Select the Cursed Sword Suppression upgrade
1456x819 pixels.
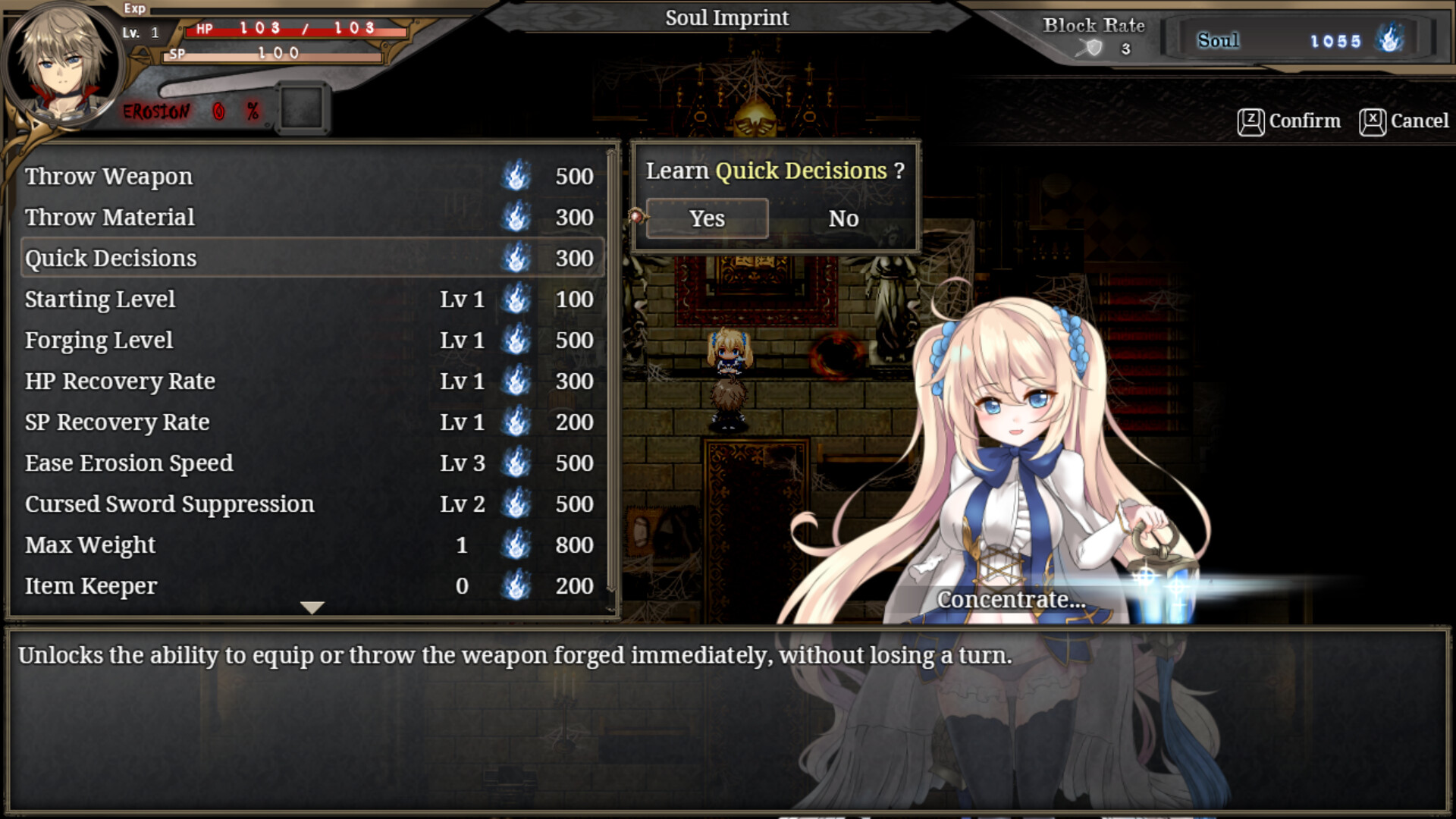[169, 504]
